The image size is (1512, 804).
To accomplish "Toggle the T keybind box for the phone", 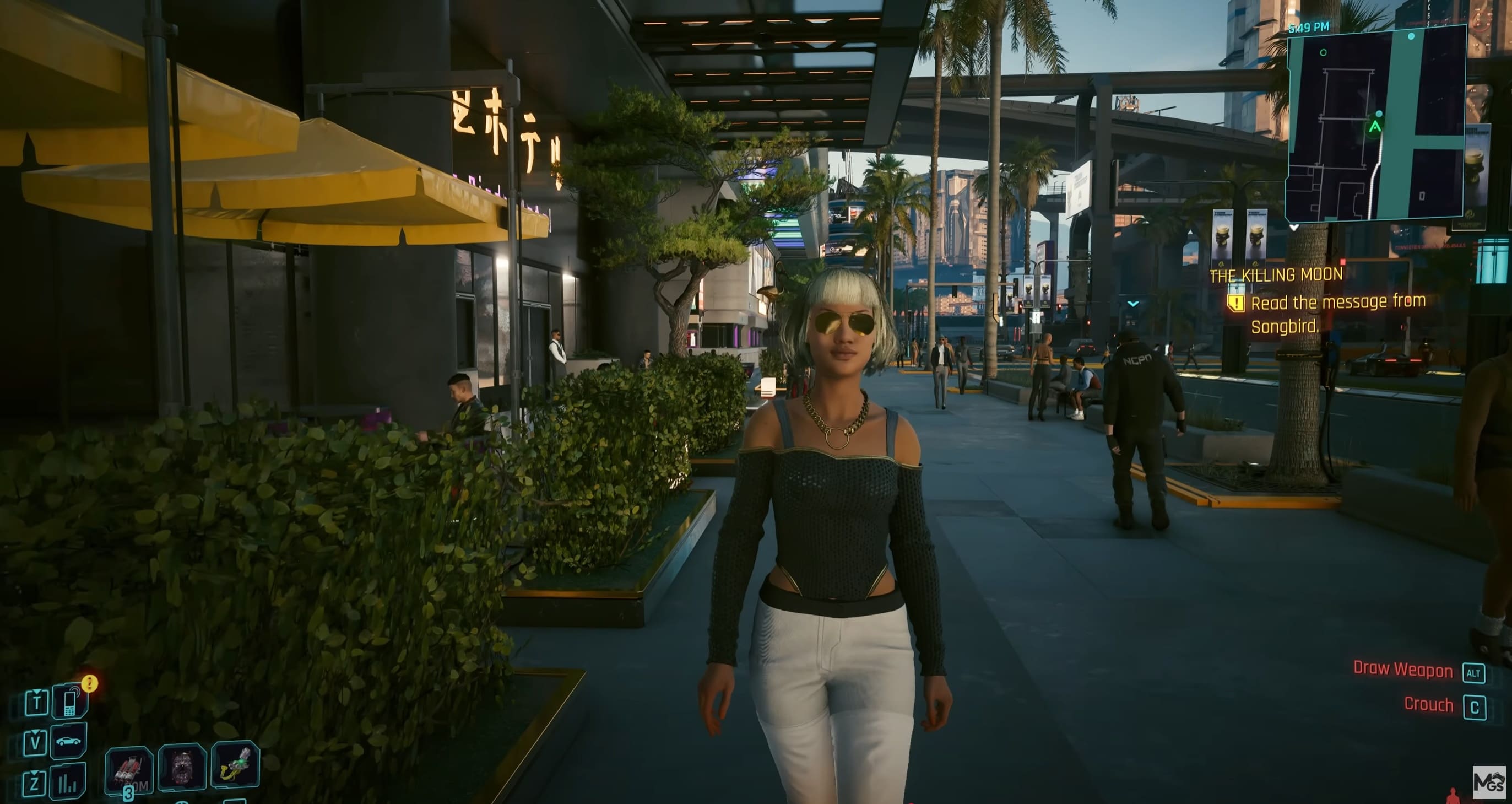I will 37,704.
